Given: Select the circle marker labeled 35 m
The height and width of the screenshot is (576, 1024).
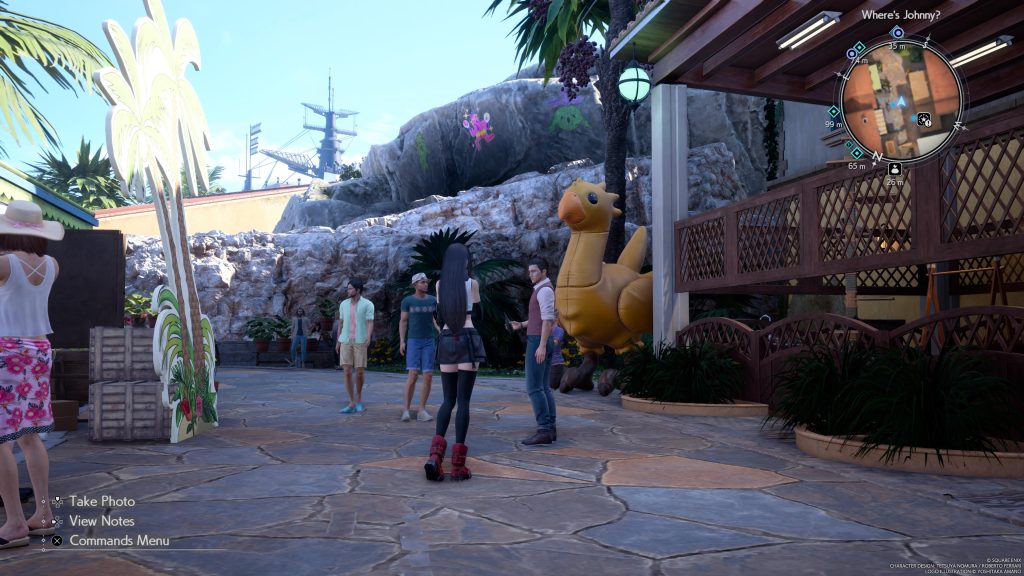Looking at the screenshot, I should click(897, 33).
